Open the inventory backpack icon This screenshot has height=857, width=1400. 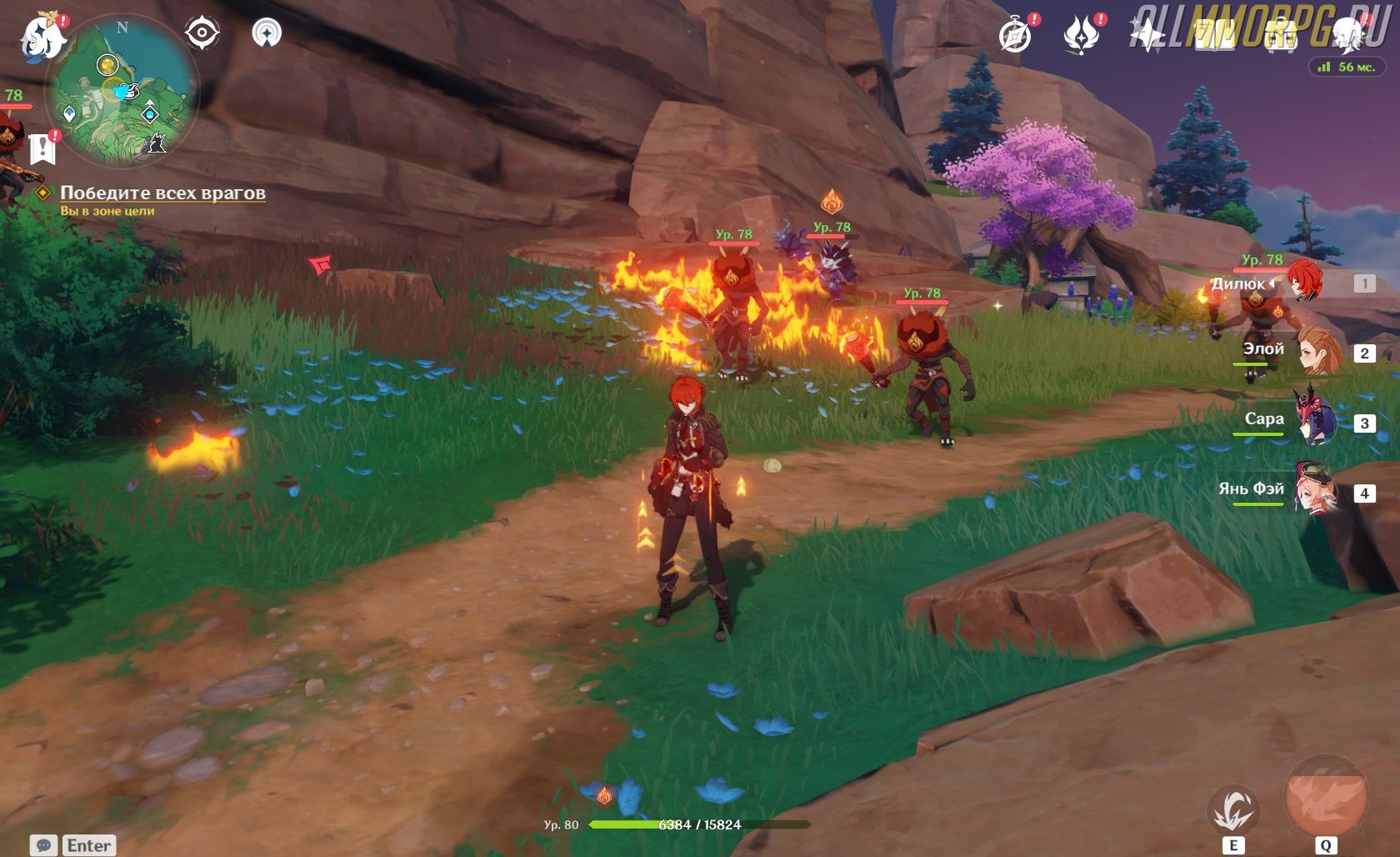point(1280,35)
